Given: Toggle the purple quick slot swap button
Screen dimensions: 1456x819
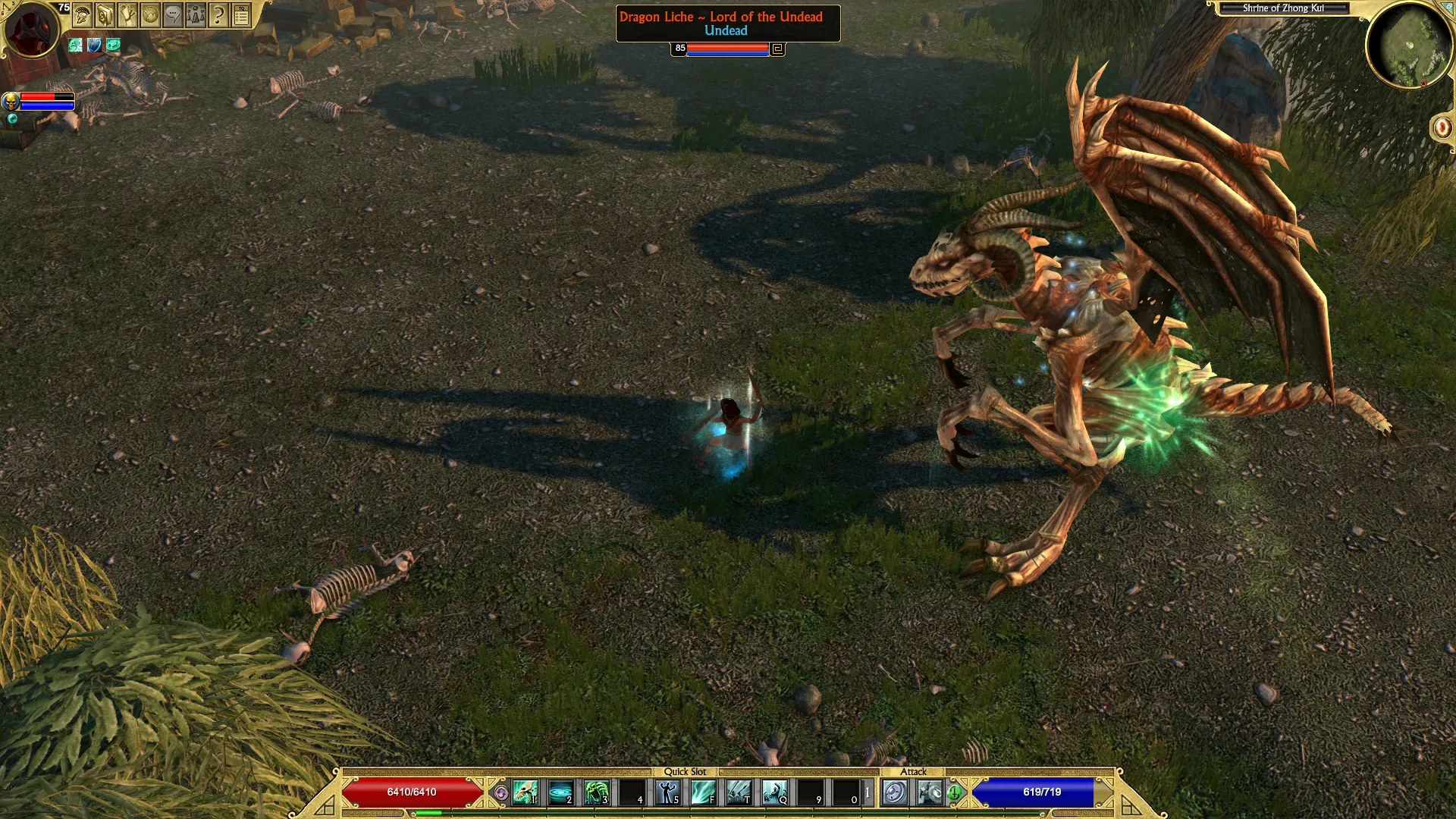Looking at the screenshot, I should click(x=500, y=793).
